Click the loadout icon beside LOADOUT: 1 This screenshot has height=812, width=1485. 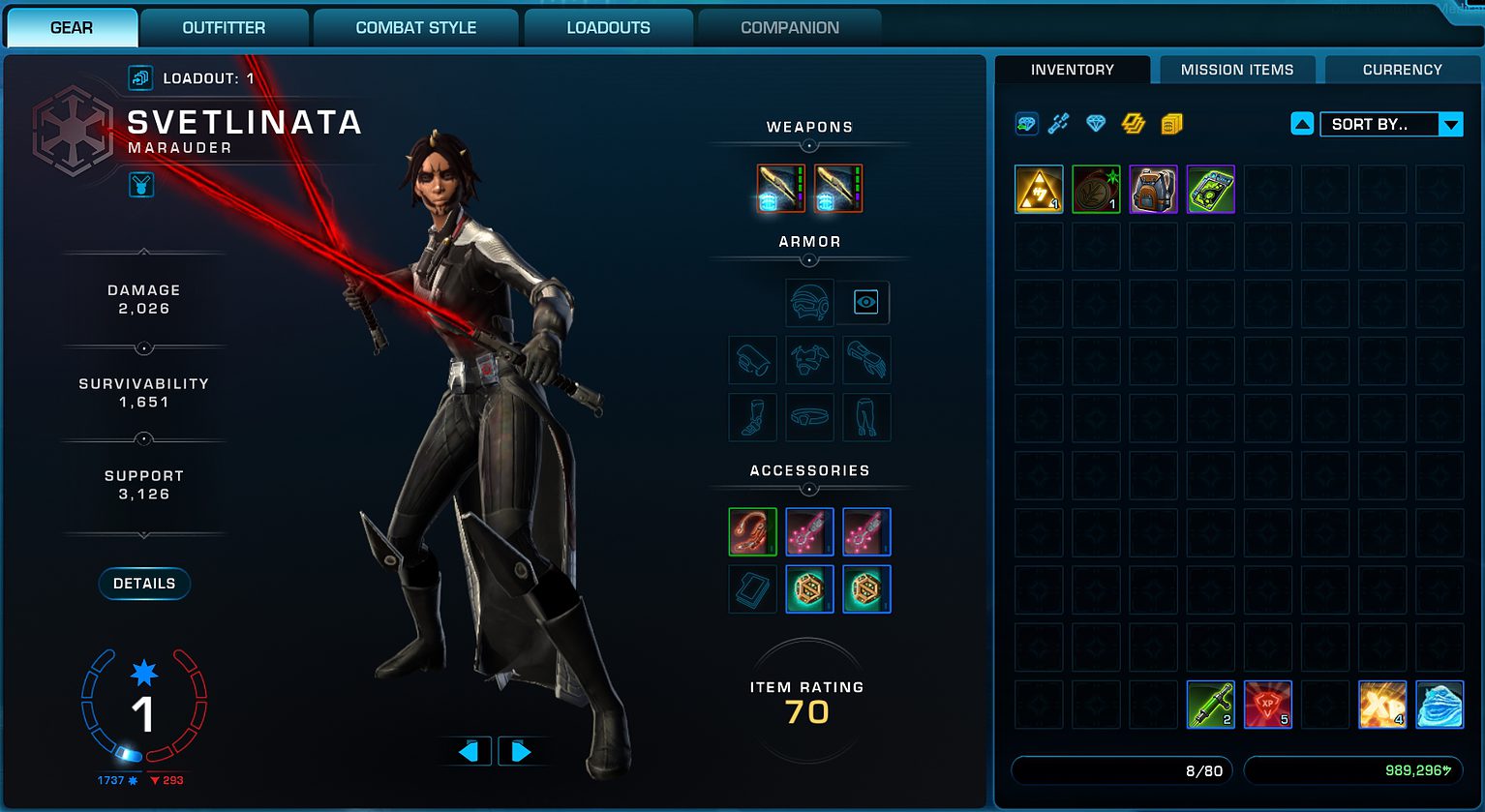(x=141, y=77)
